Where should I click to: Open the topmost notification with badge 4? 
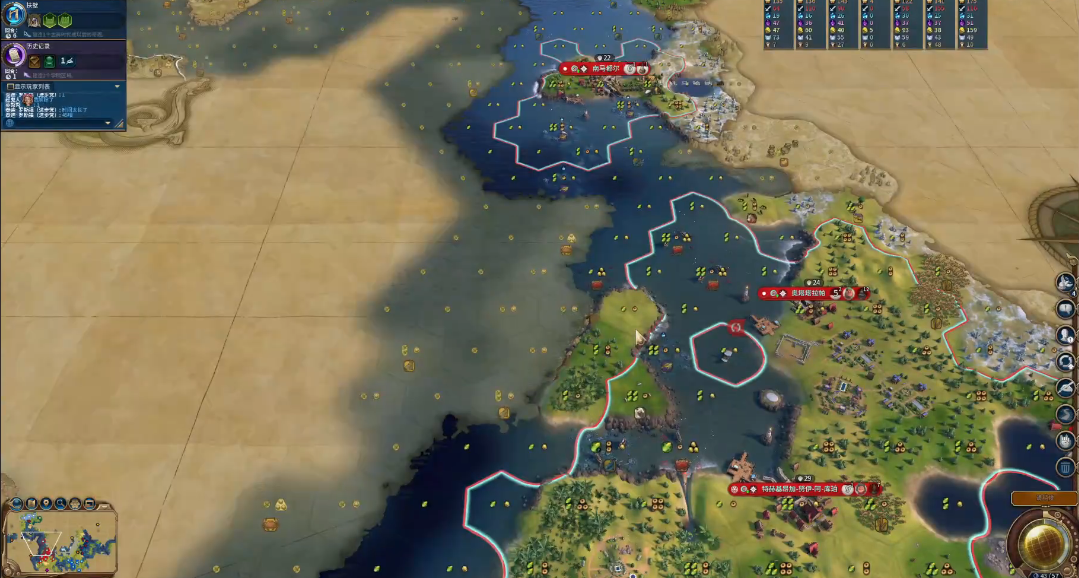pyautogui.click(x=1067, y=283)
